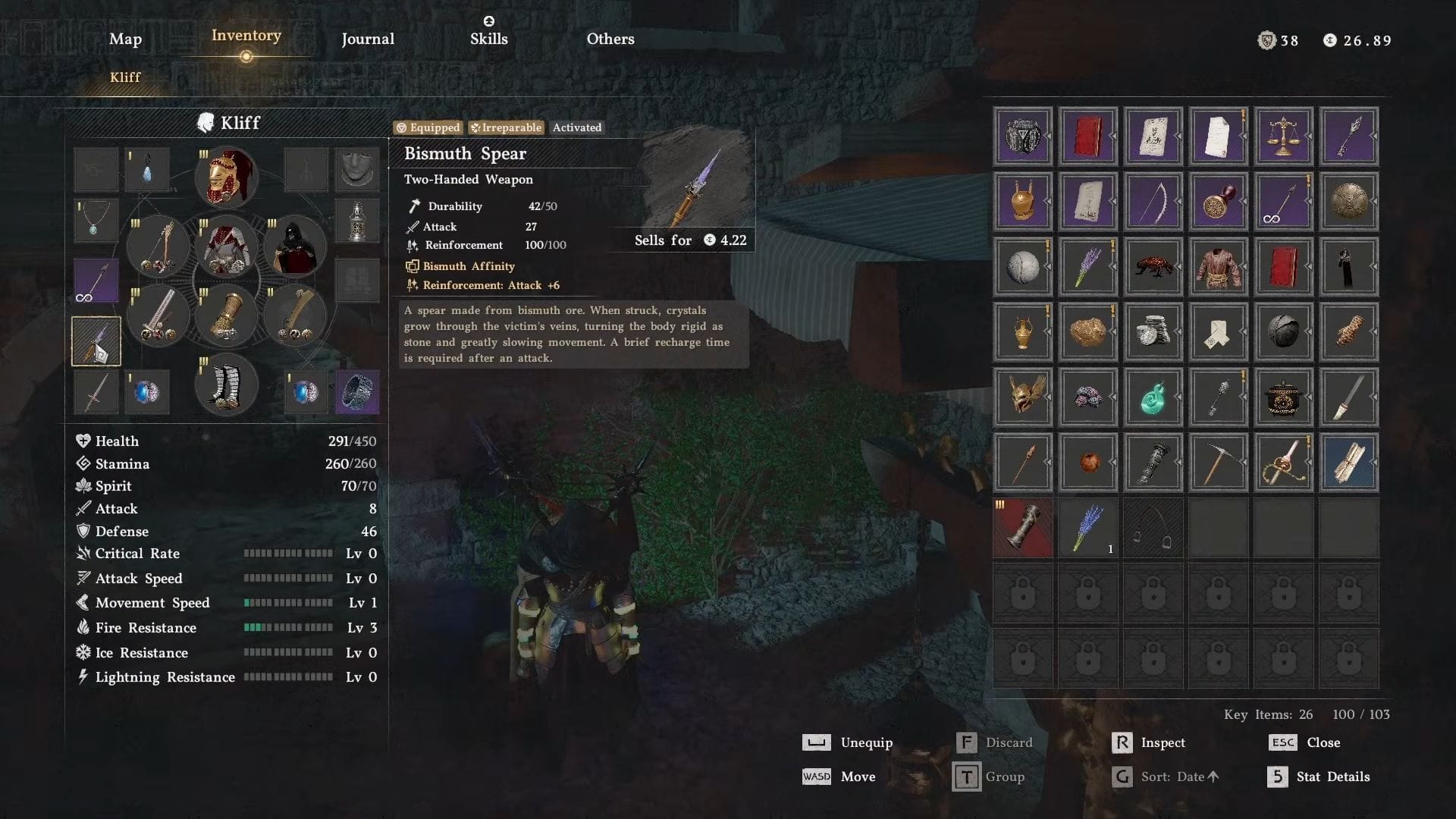Select the orange pumpkin inventory item
Screen dimensions: 1456x819
point(1087,463)
